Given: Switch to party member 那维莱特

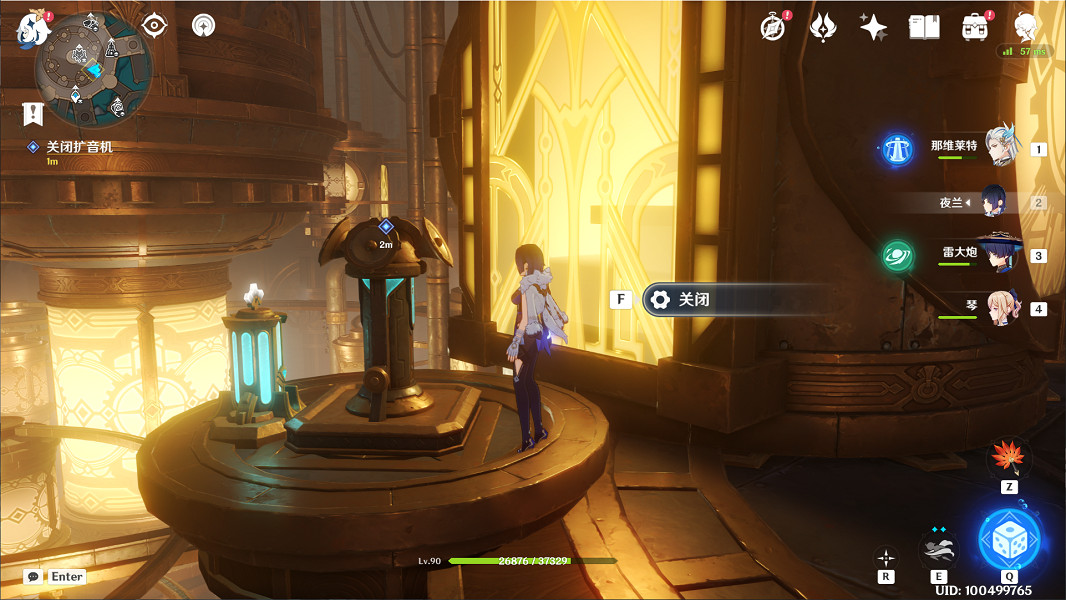Looking at the screenshot, I should (x=1000, y=147).
